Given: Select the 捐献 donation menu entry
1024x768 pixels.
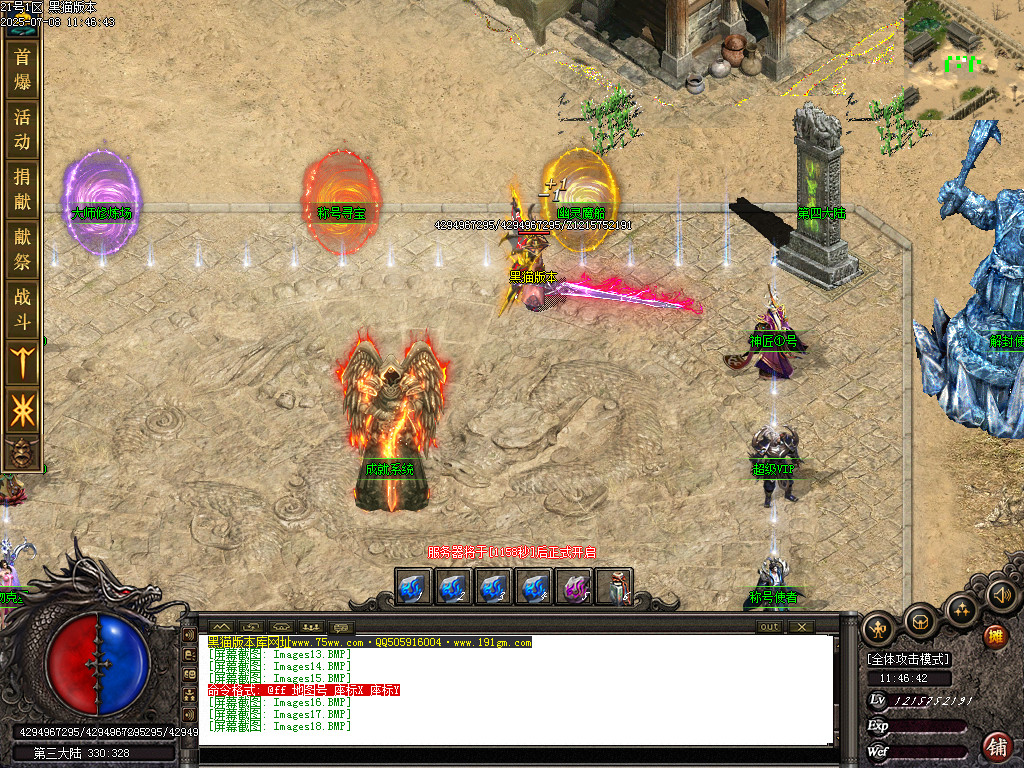Looking at the screenshot, I should pyautogui.click(x=22, y=189).
